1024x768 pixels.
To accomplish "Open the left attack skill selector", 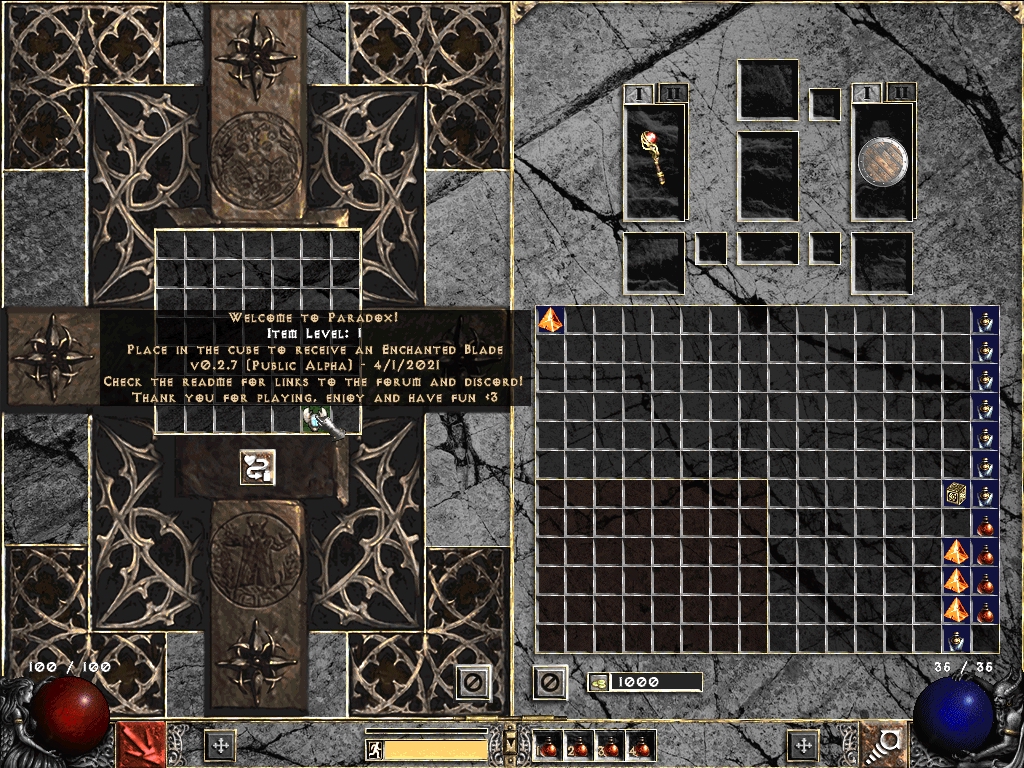I will [142, 743].
